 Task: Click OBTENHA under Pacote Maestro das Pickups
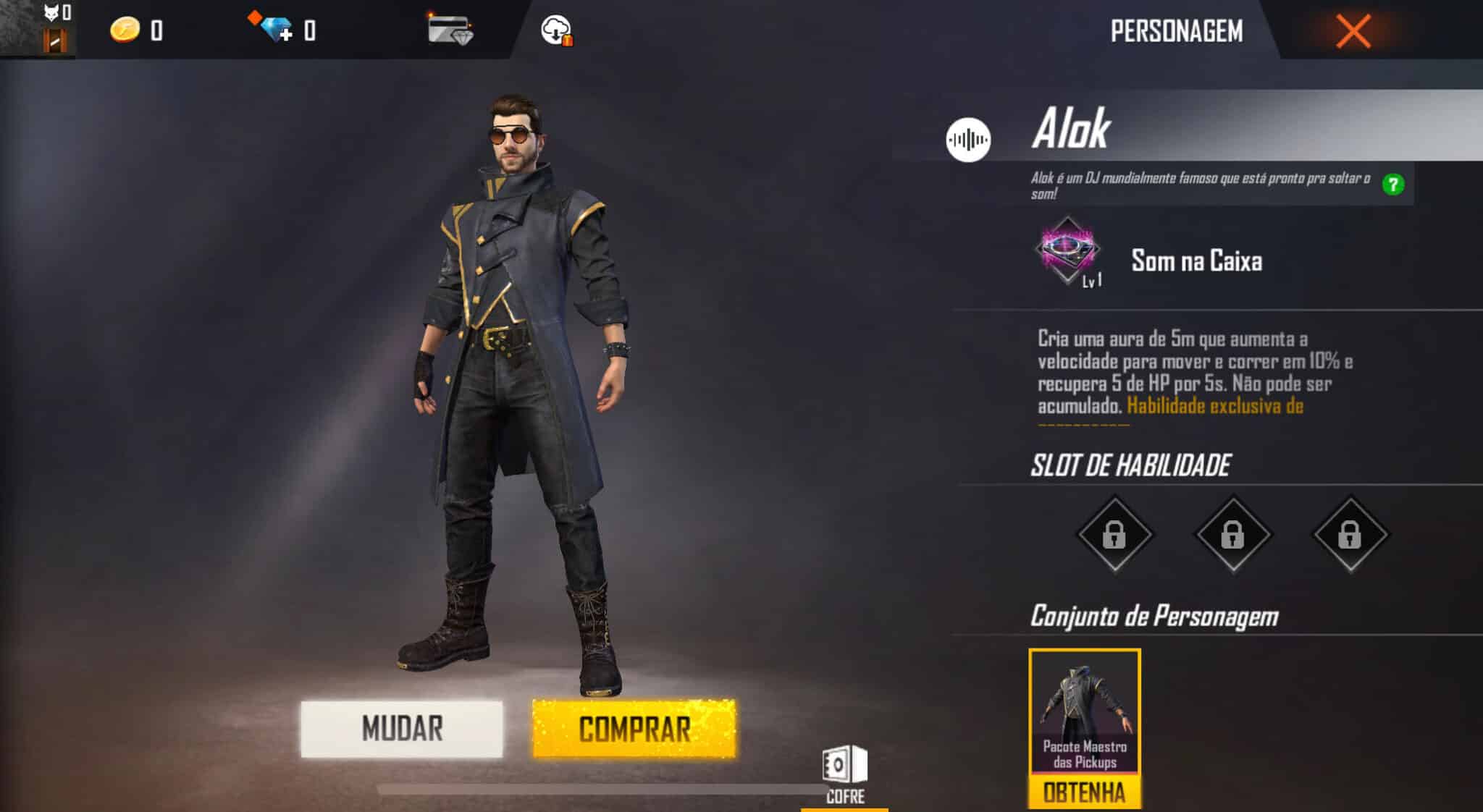[1083, 792]
